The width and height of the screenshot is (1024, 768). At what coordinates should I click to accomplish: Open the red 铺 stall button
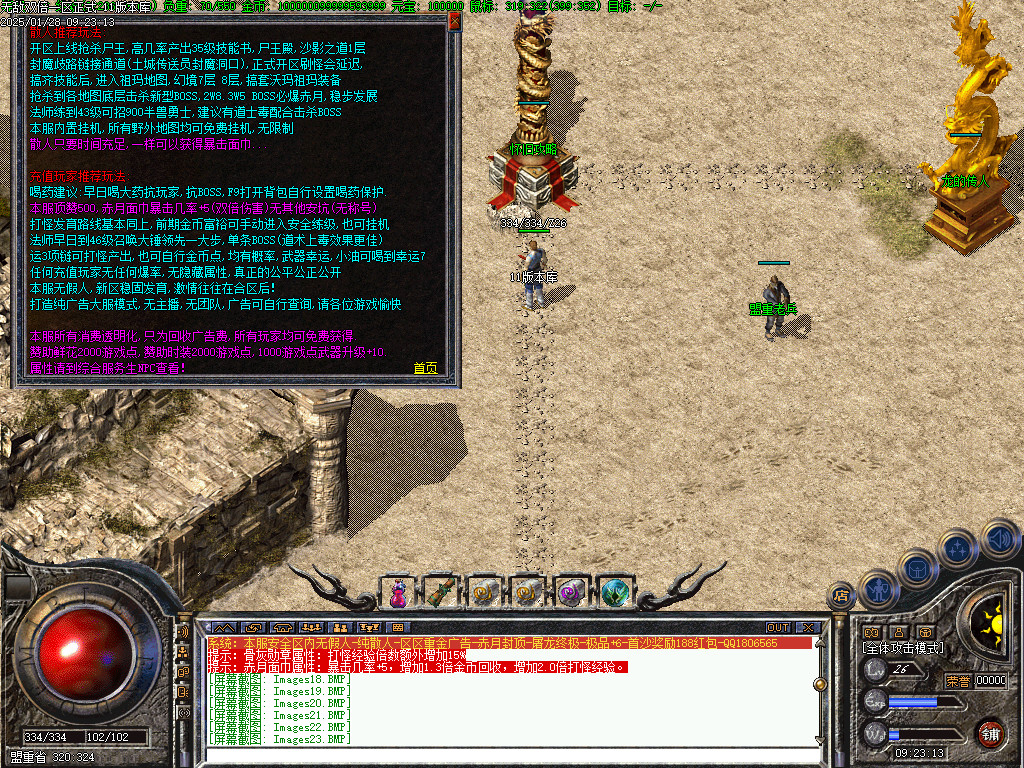point(990,732)
